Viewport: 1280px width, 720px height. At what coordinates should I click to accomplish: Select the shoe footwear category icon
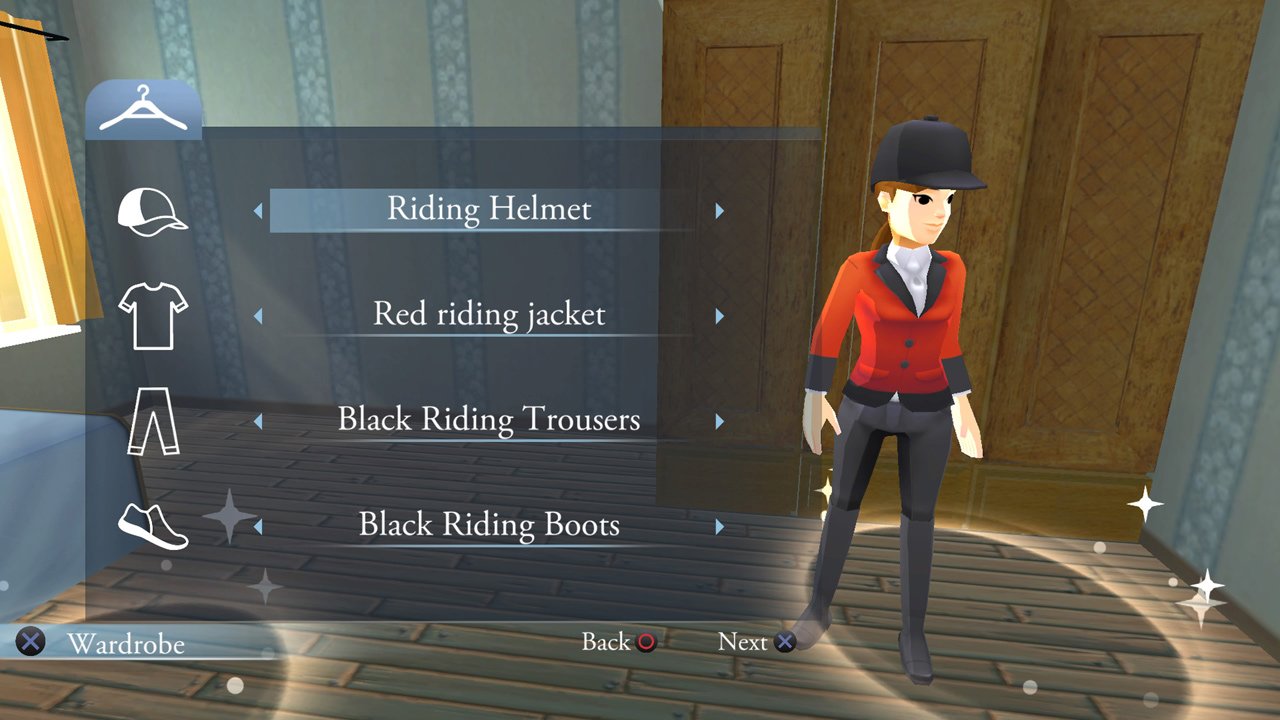click(155, 528)
